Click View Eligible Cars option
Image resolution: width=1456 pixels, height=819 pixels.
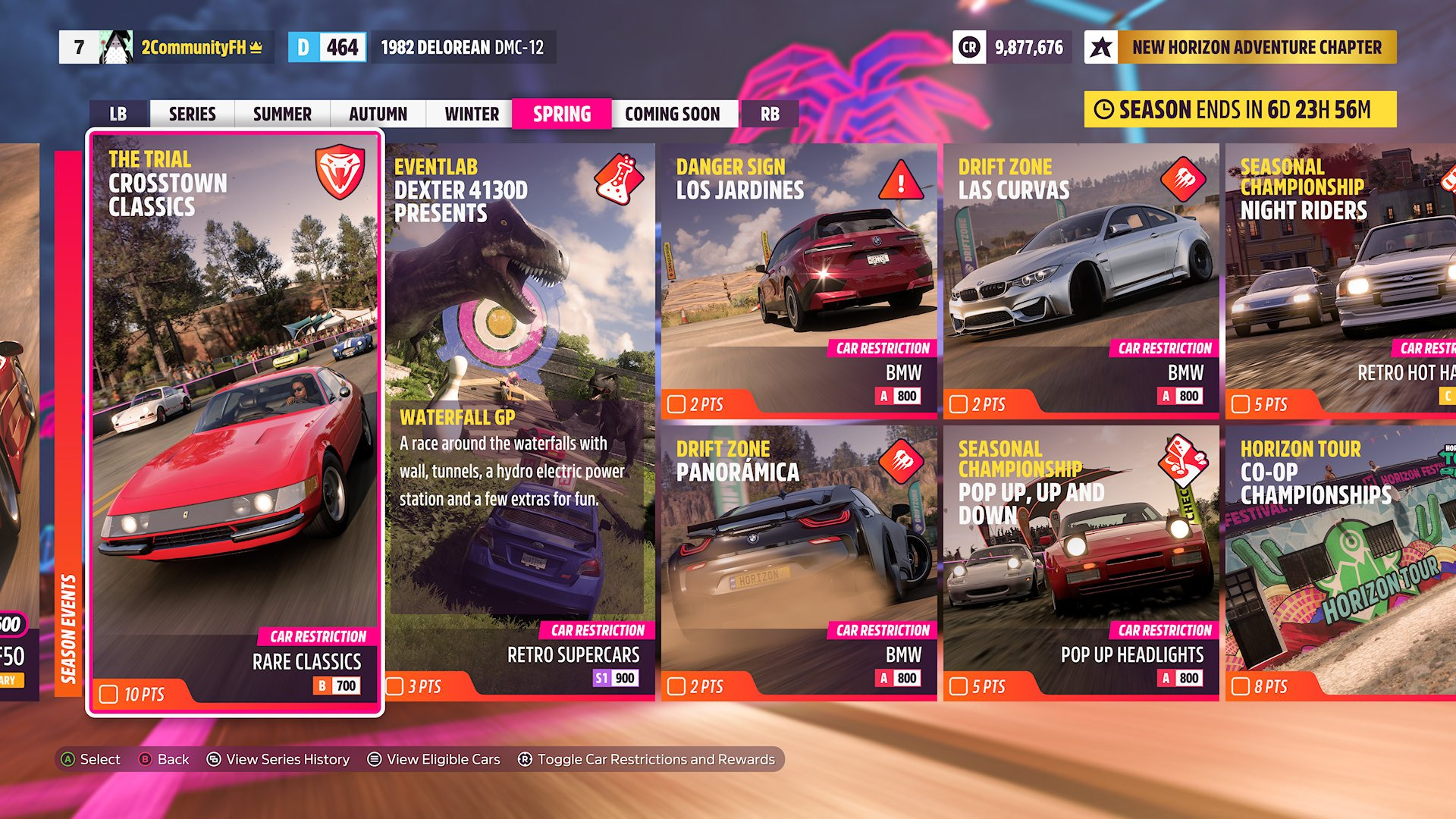click(435, 759)
